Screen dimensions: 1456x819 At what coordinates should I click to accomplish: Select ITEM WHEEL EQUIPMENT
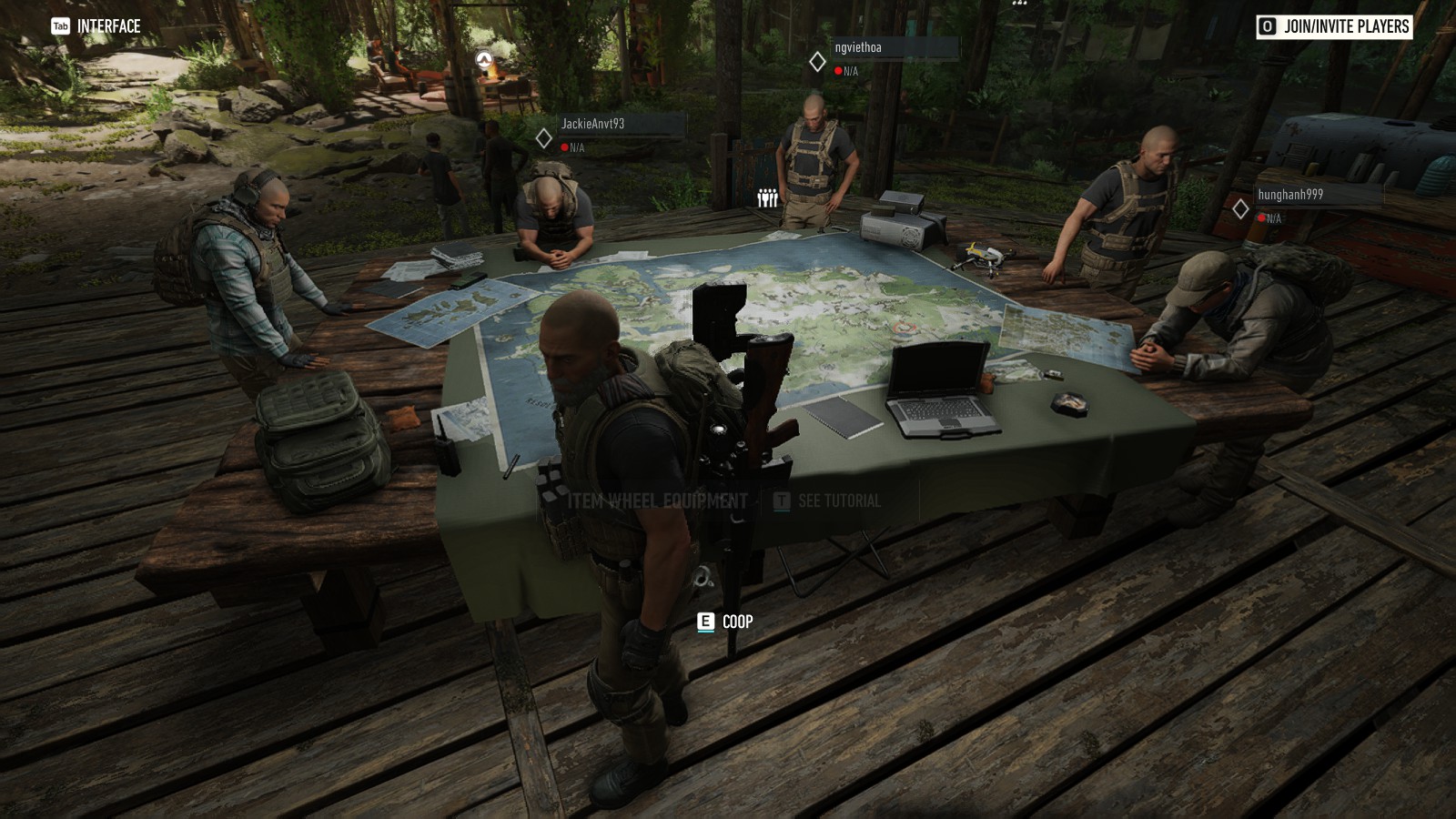pos(657,500)
